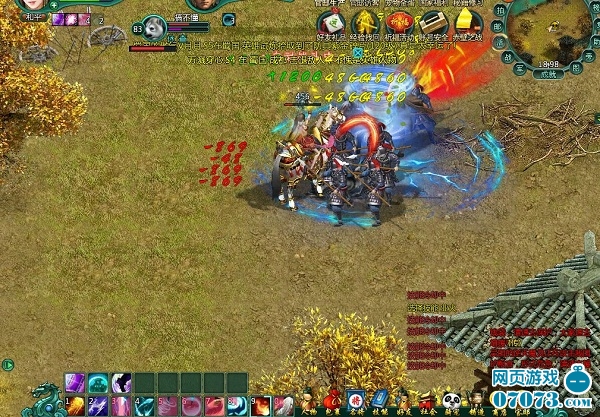600x417 pixels.
Task: Use the flame skill in hotbar slot 9
Action: pos(260,404)
